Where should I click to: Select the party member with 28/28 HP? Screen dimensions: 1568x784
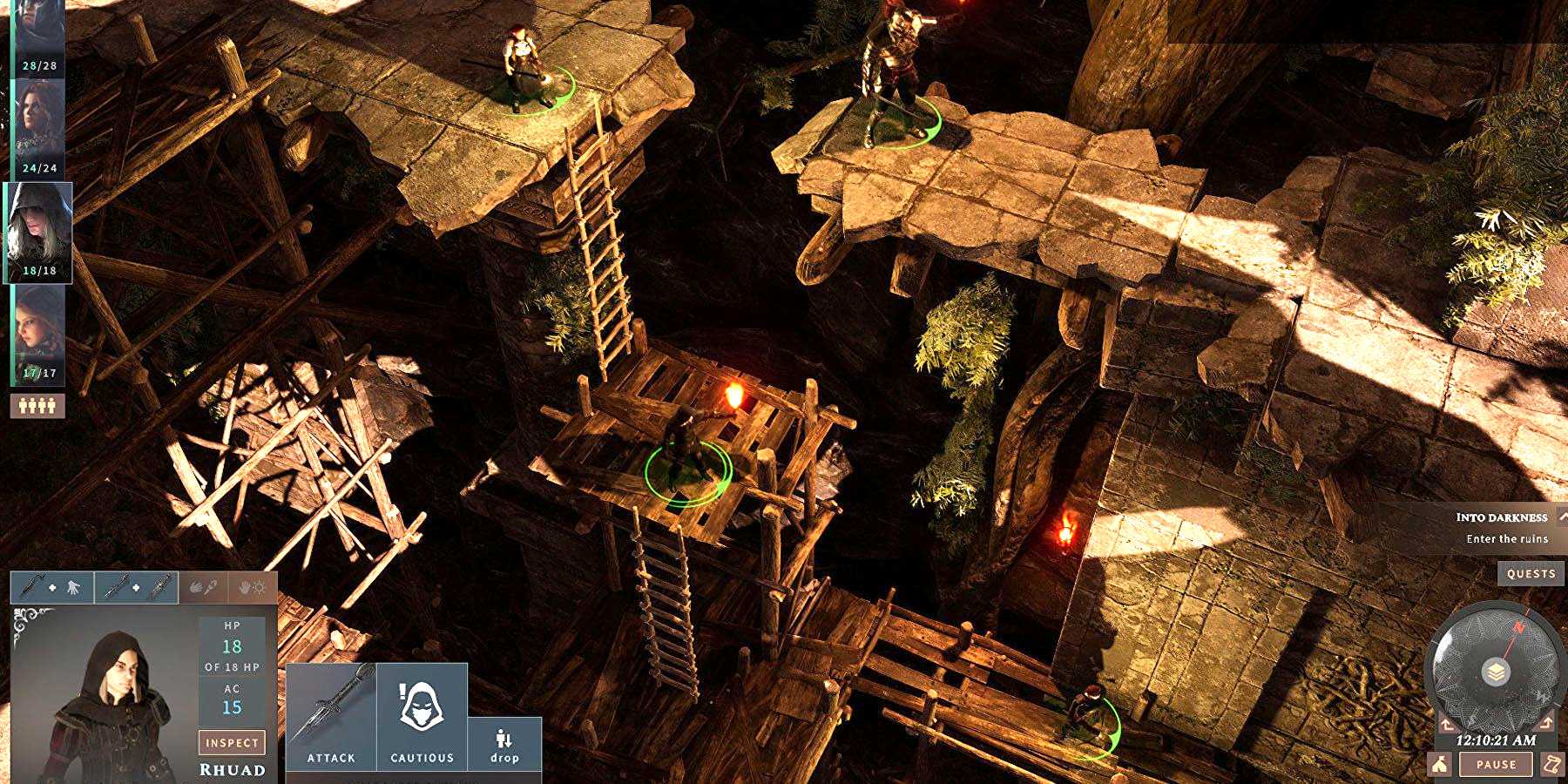coord(39,39)
